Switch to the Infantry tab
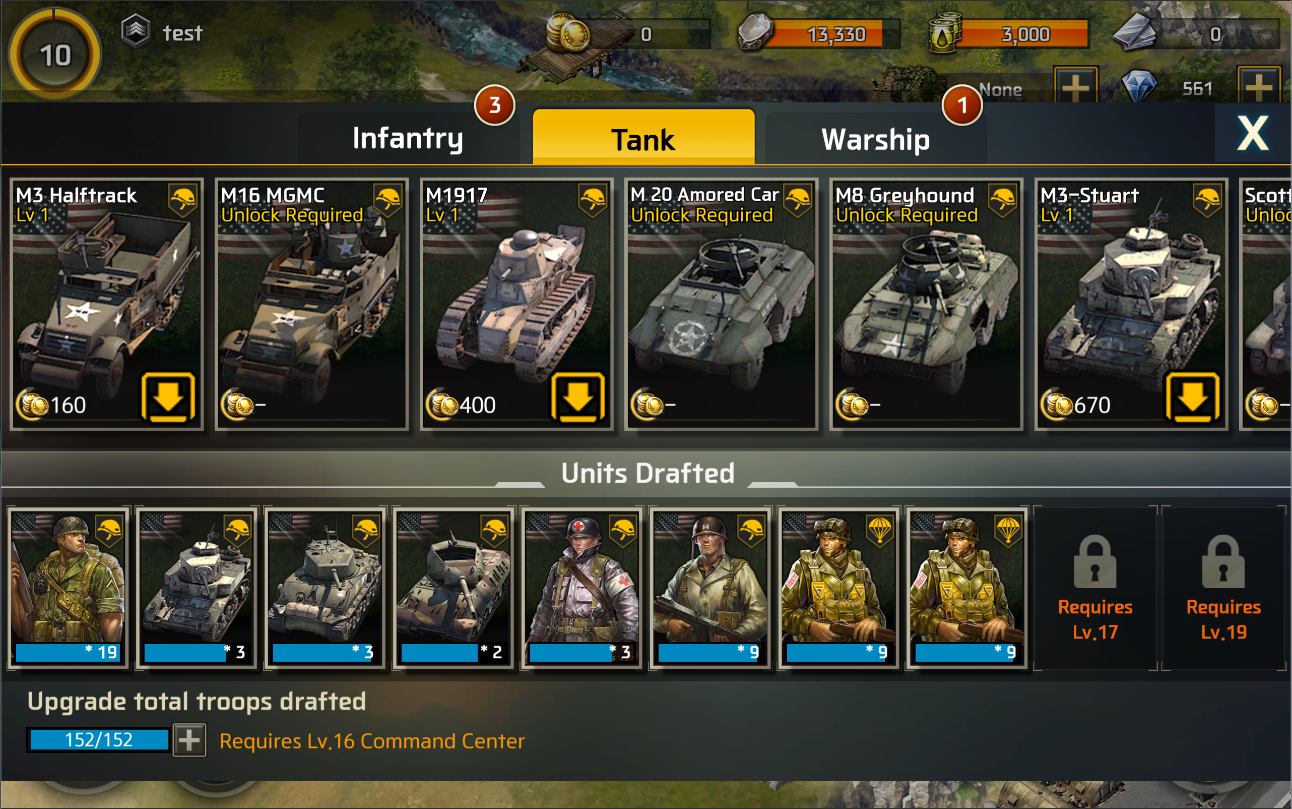The width and height of the screenshot is (1292, 809). 407,139
